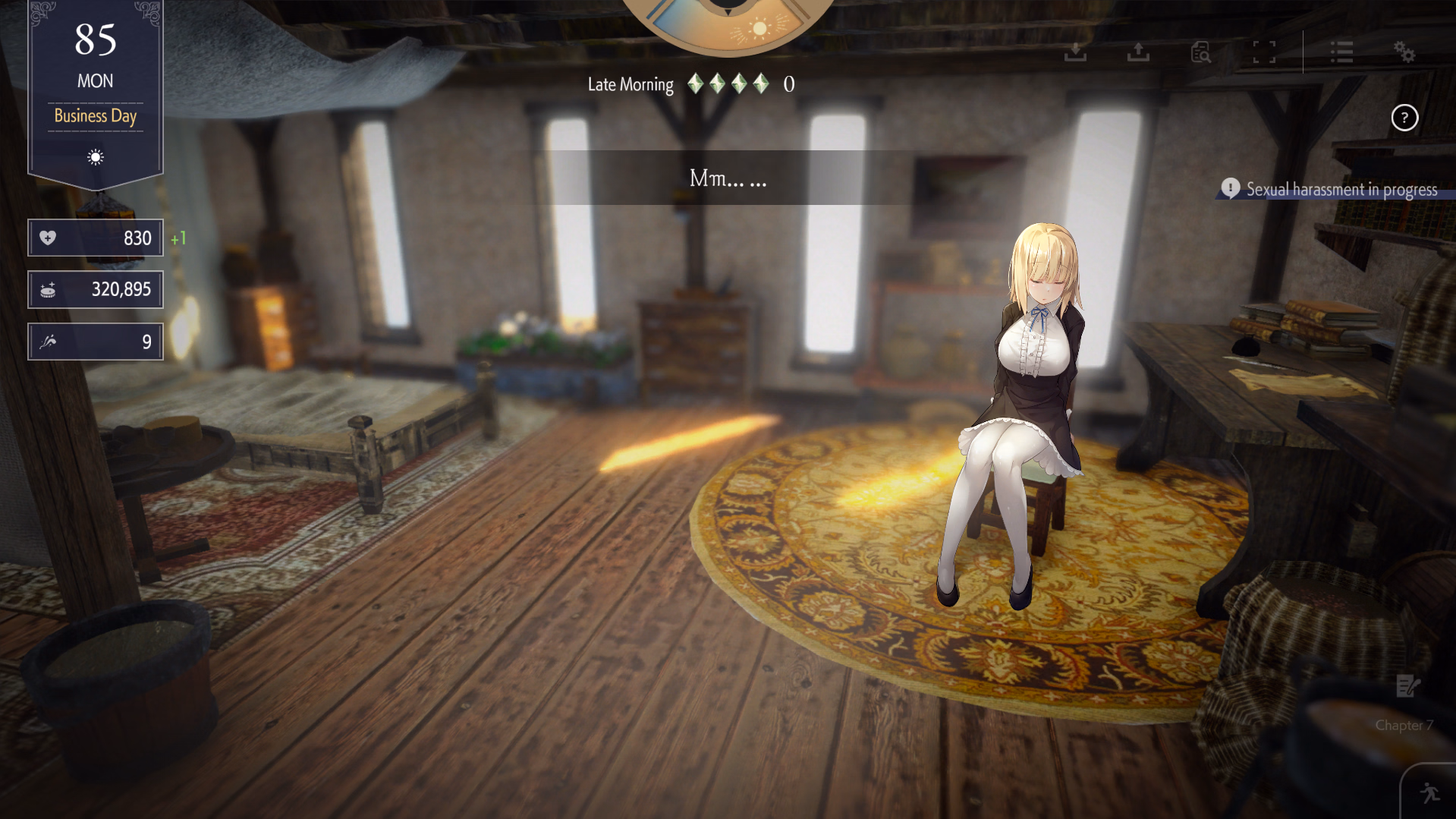Click the running figure exit button
1456x819 pixels.
click(x=1430, y=793)
